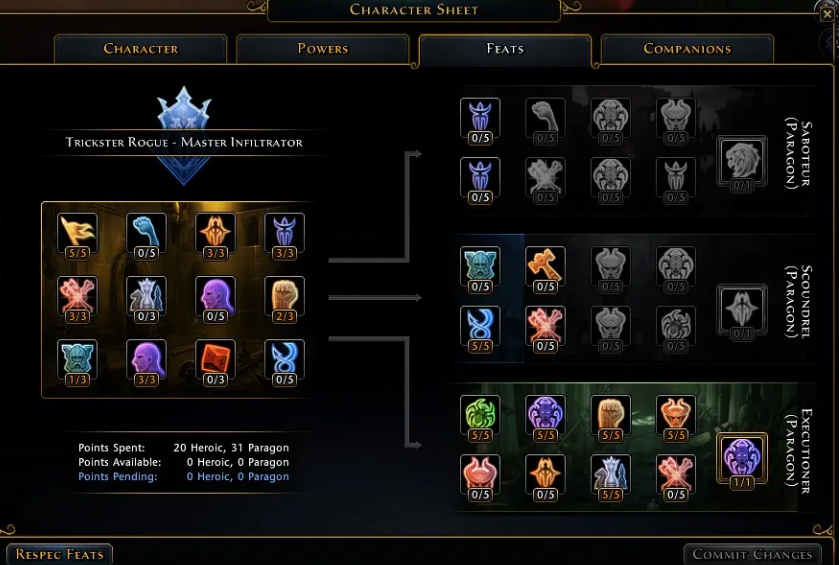Select the purple Executioner capstone feat
This screenshot has width=839, height=565.
(x=742, y=457)
